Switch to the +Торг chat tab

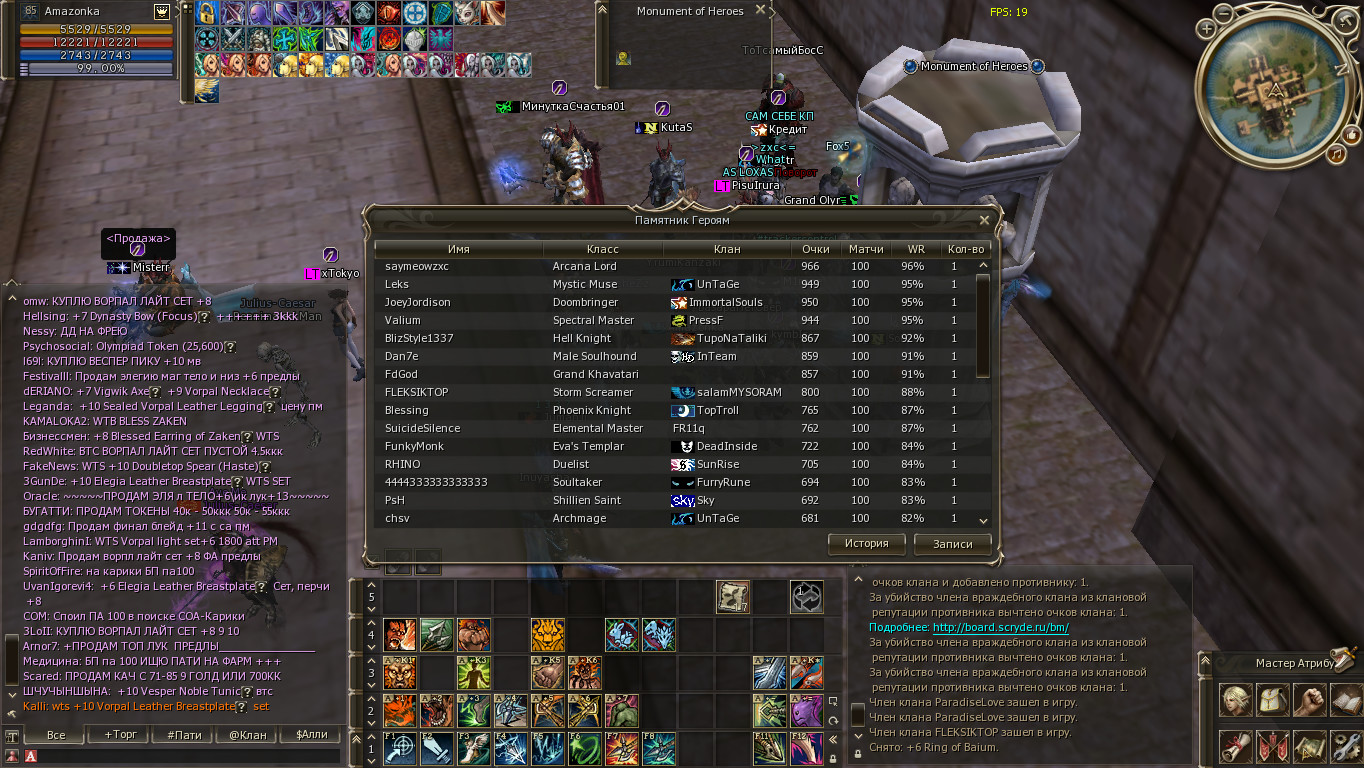tap(120, 734)
